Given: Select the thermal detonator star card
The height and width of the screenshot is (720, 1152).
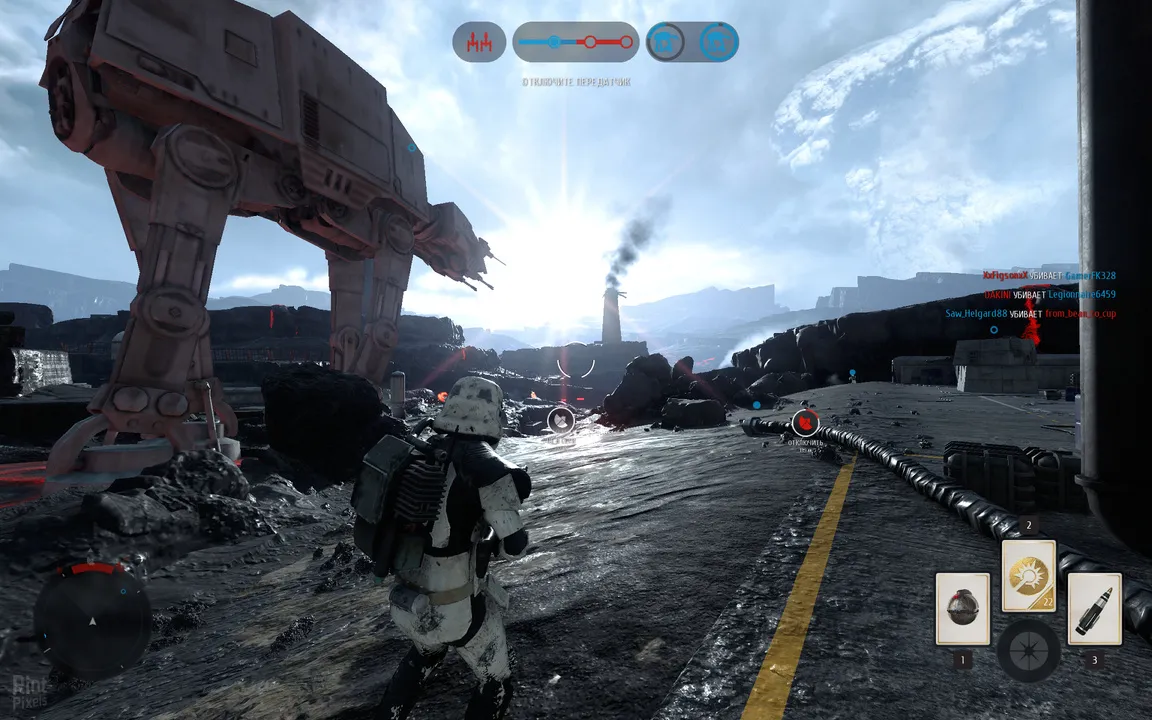Looking at the screenshot, I should point(962,609).
